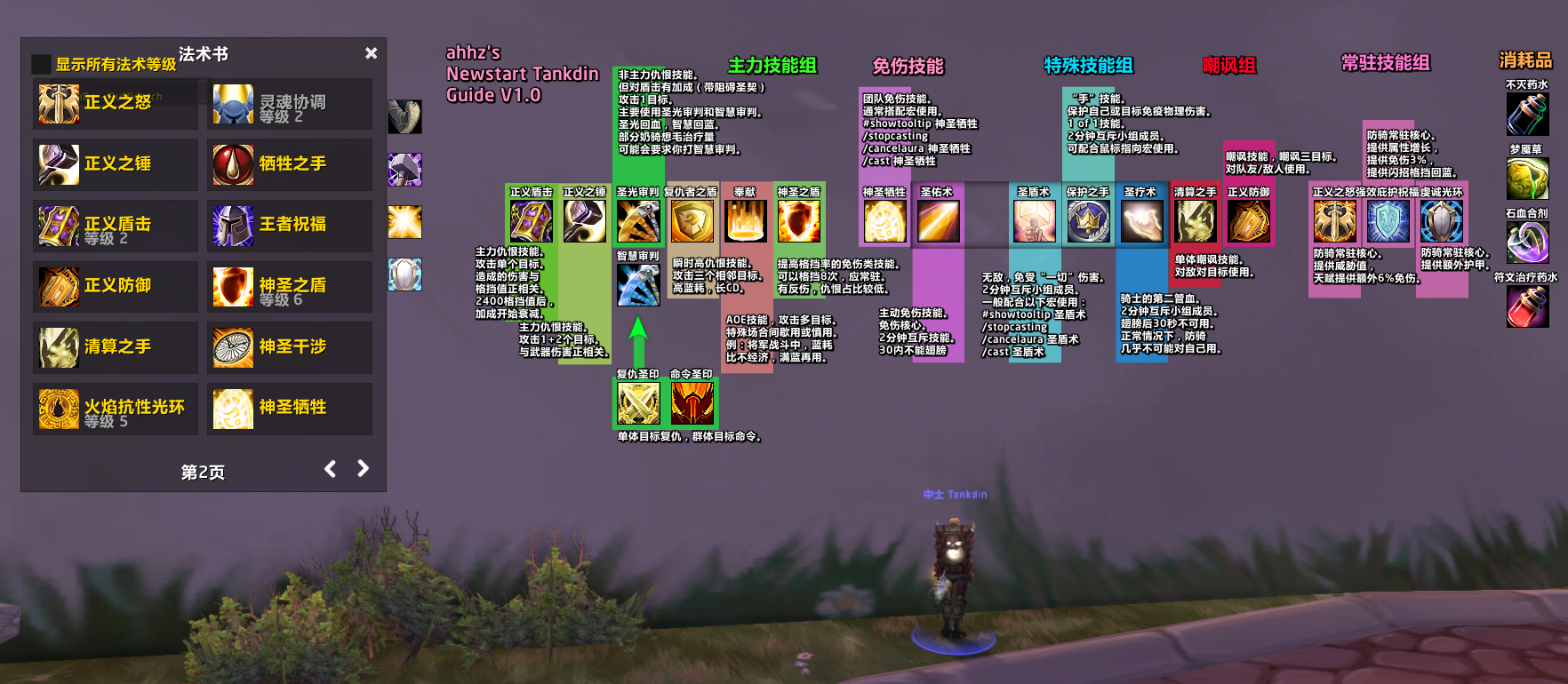Go to the next spellbook page
Screen dimensions: 1568x684
[363, 469]
